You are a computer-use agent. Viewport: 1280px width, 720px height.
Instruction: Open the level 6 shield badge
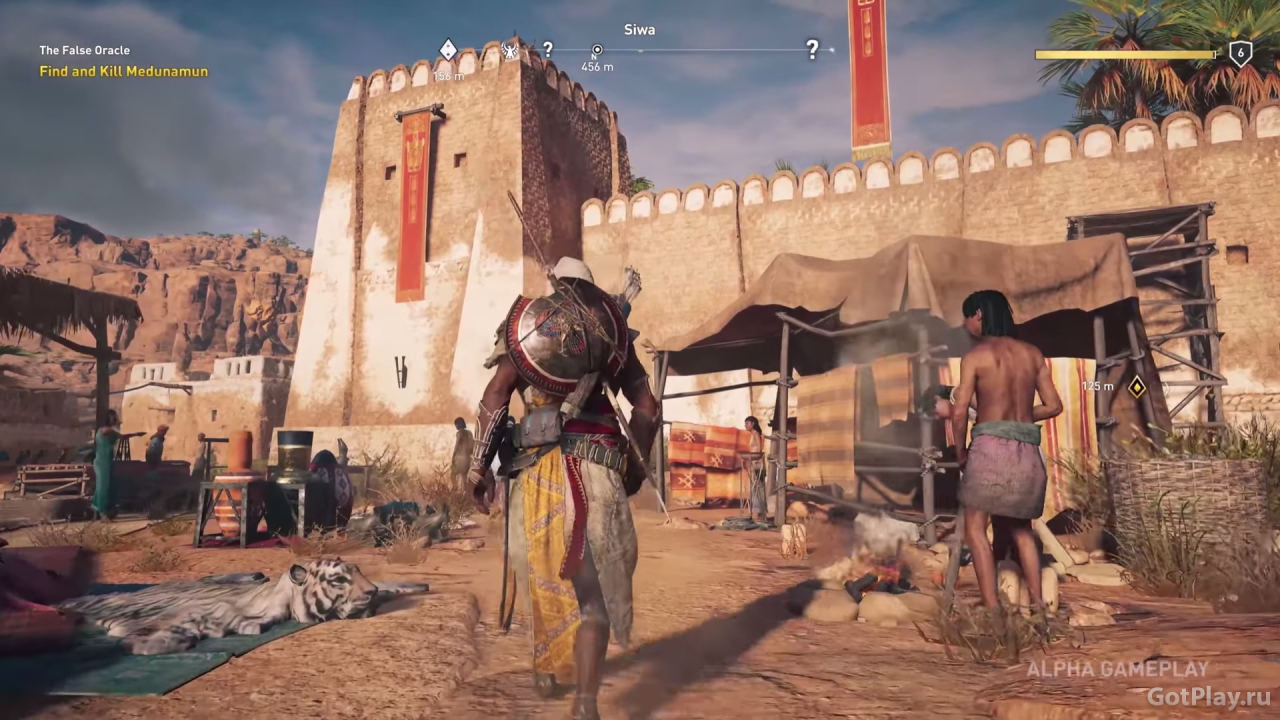(x=1240, y=54)
